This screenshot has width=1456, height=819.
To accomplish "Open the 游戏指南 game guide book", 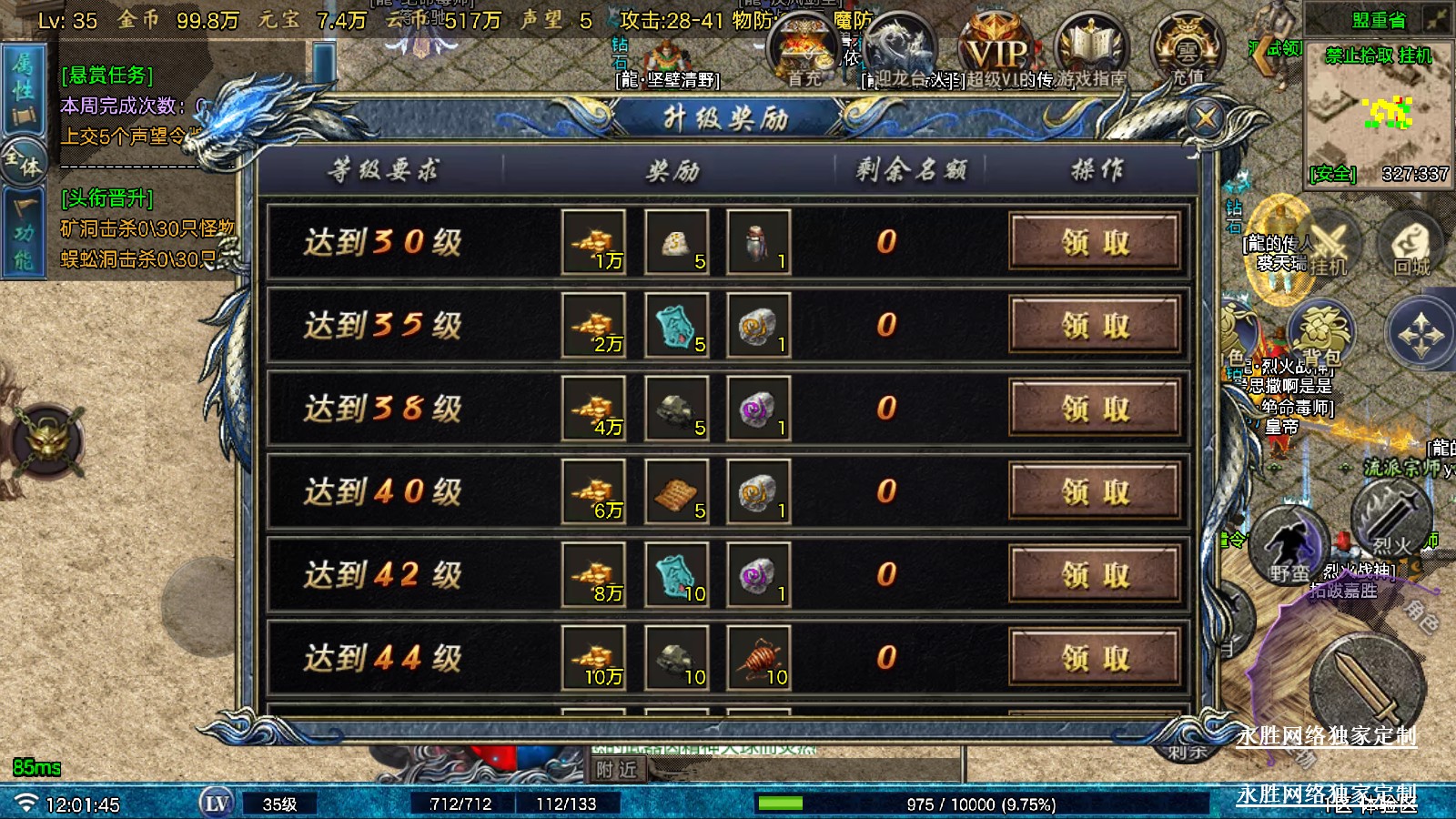I will tap(1091, 50).
